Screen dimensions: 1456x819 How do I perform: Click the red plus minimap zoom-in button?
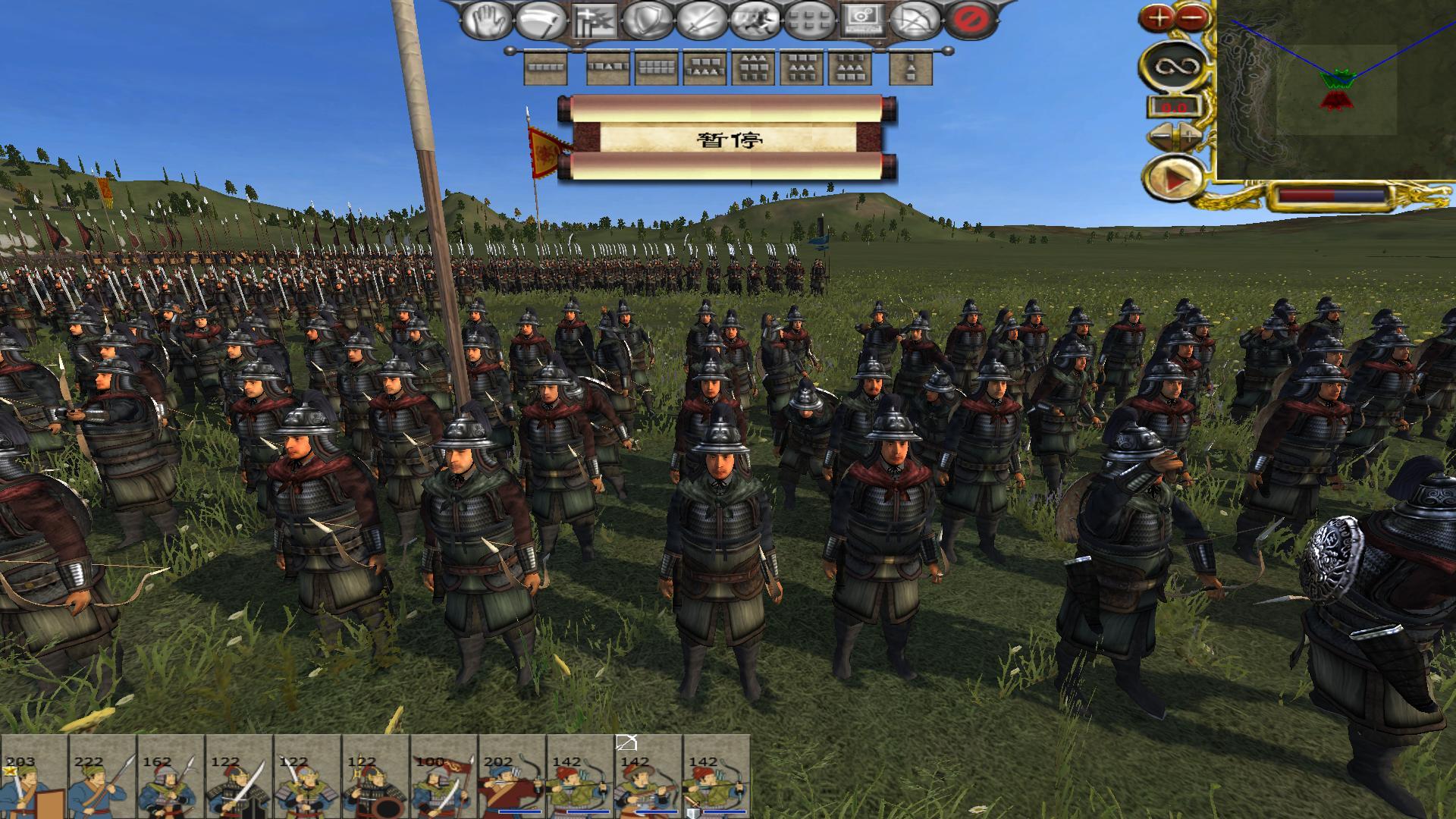coord(1158,17)
